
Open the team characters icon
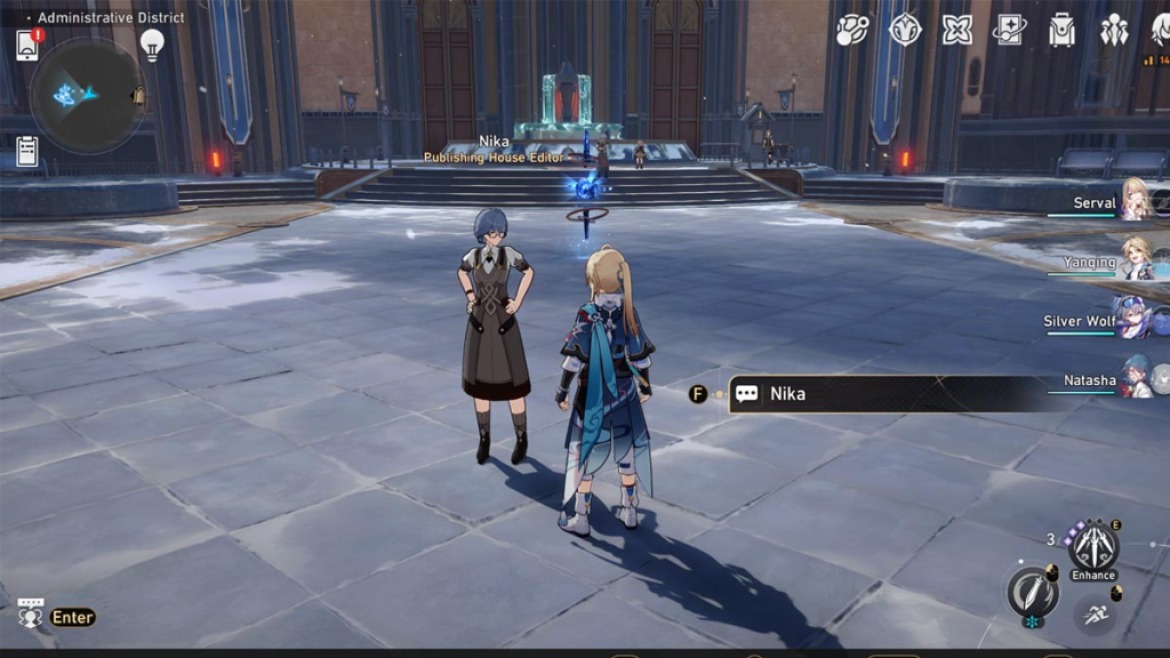tap(1114, 30)
